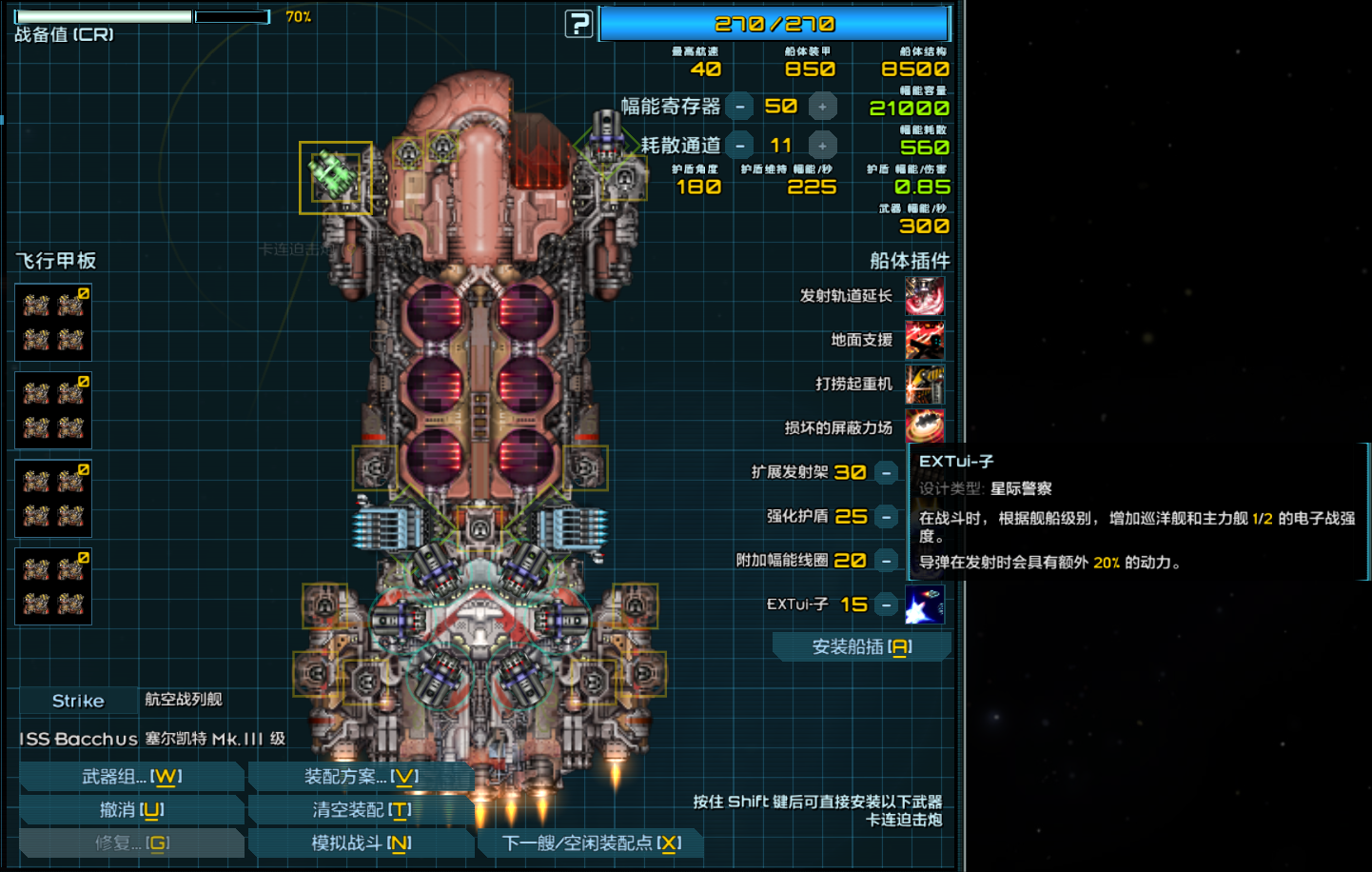This screenshot has width=1372, height=872.
Task: Increase 耗散通道 vents with plus
Action: [x=822, y=146]
